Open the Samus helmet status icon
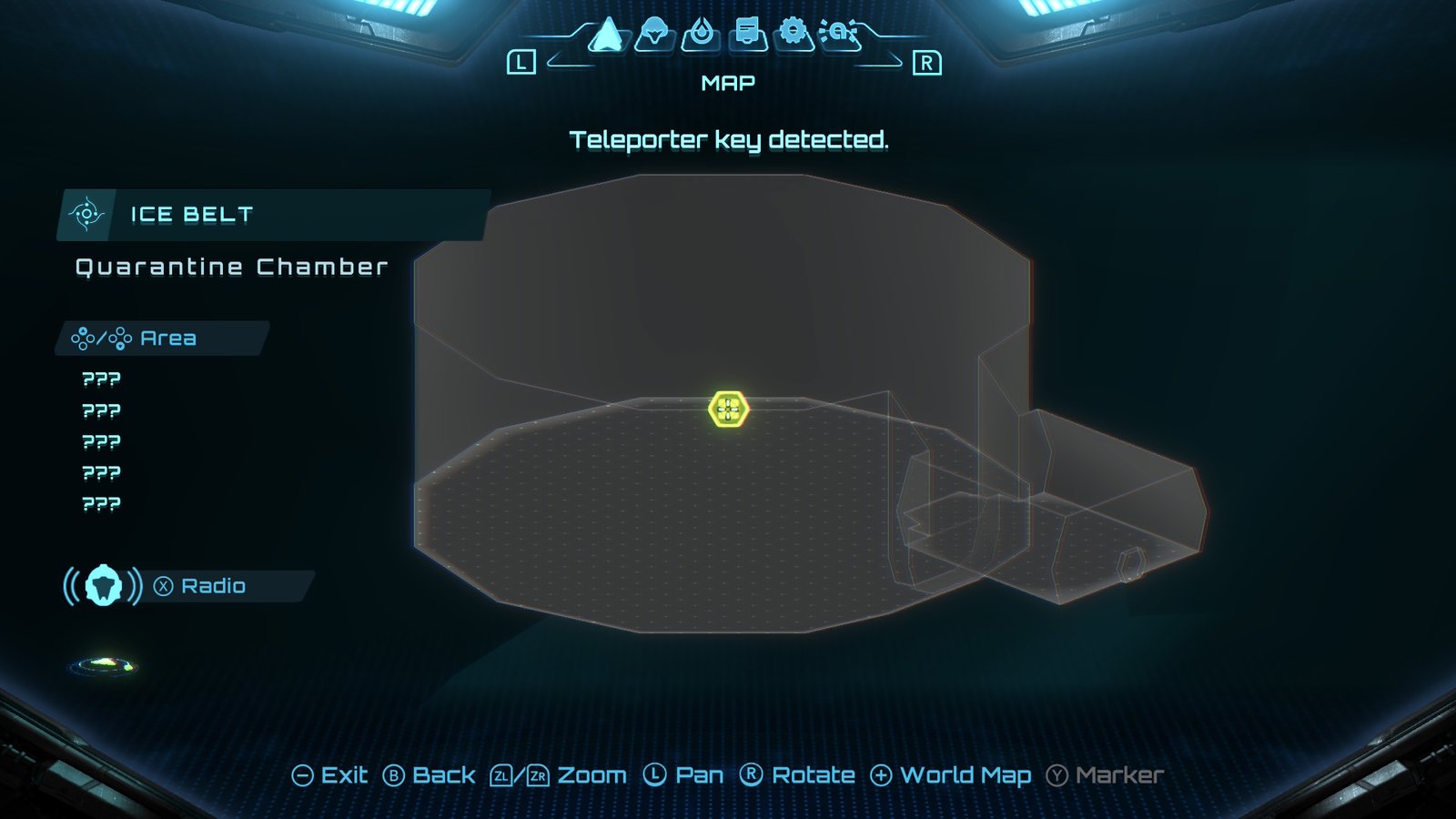 click(654, 35)
